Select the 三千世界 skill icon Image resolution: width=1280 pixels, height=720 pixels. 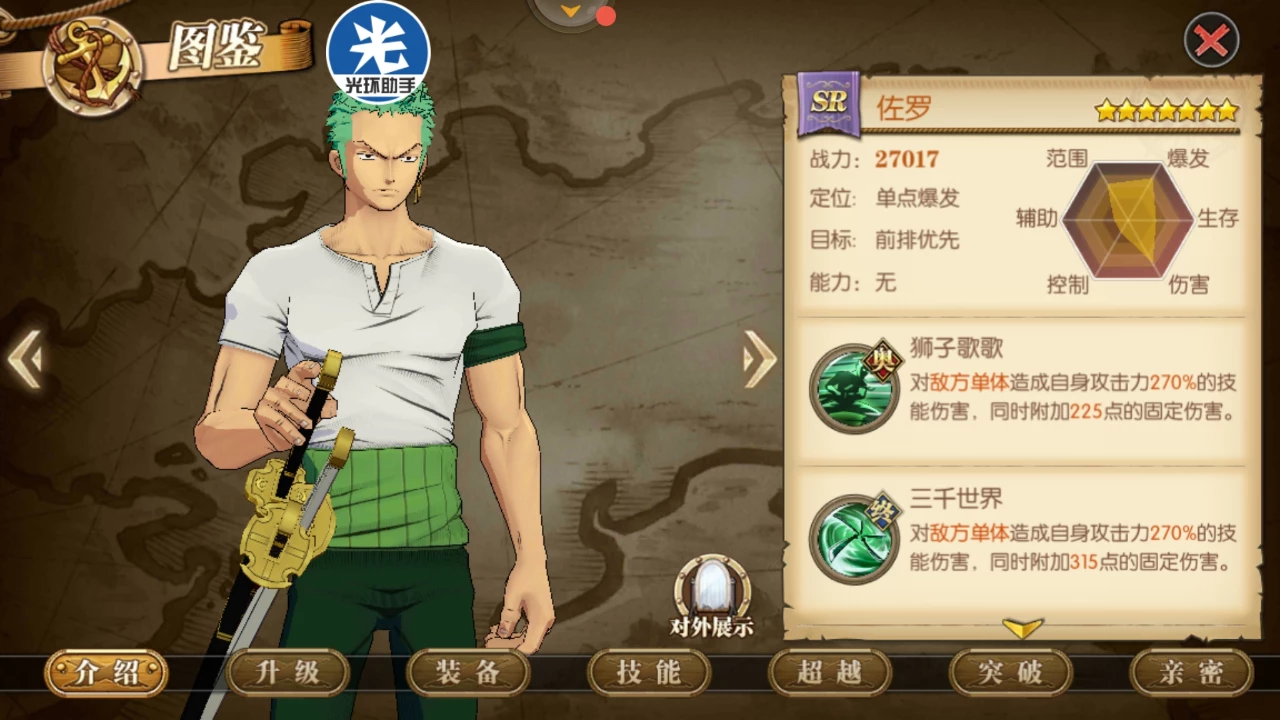pyautogui.click(x=853, y=540)
